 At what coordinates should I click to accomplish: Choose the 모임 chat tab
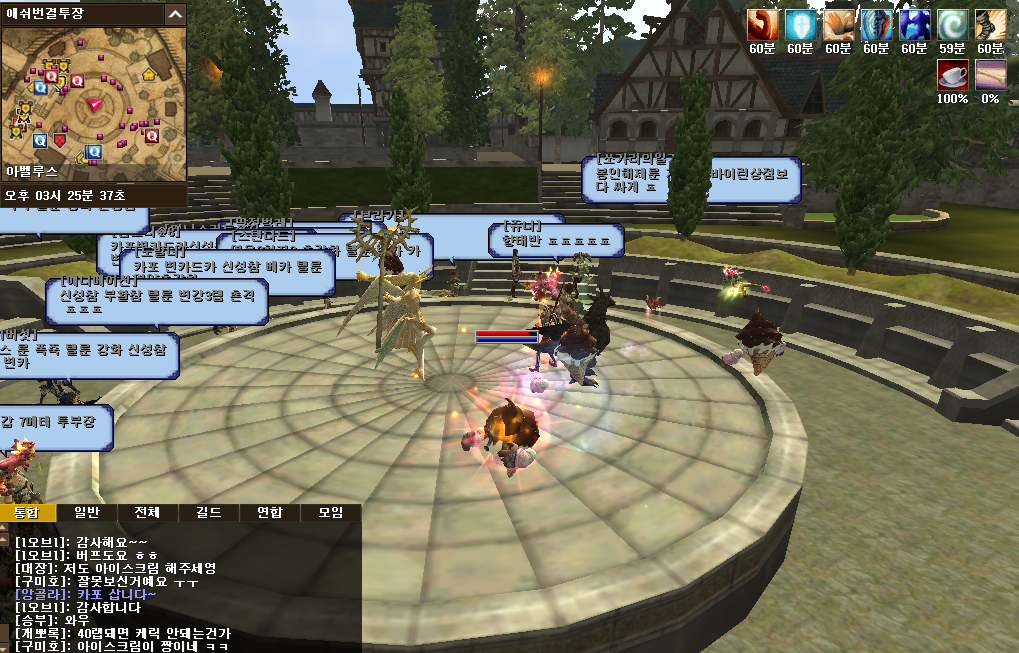tap(331, 513)
